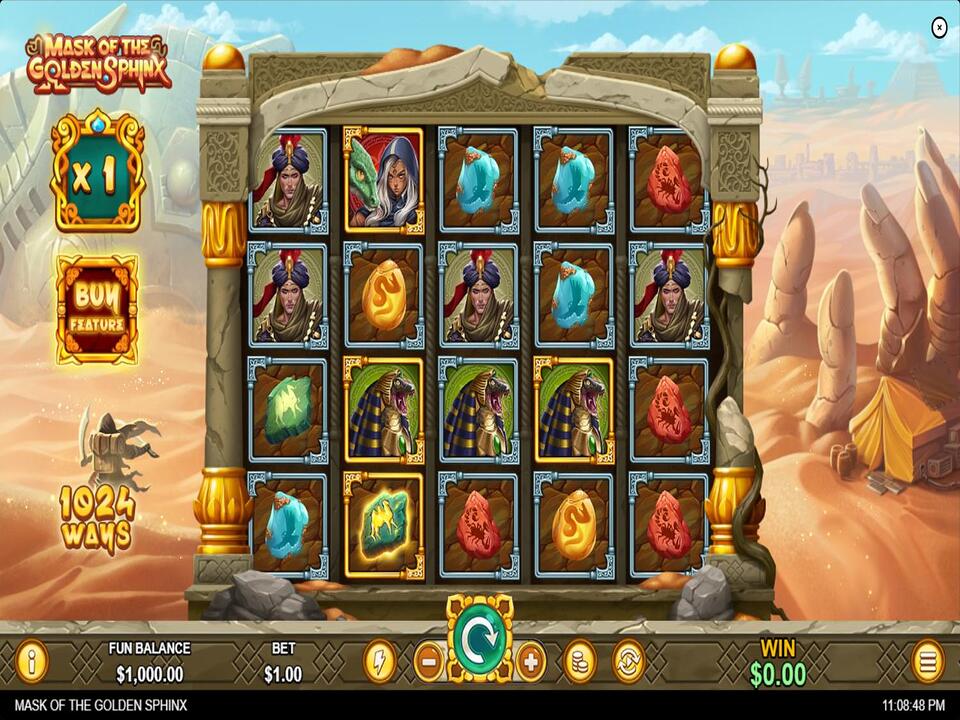Close the game with the X button
The height and width of the screenshot is (720, 960).
pos(939,28)
